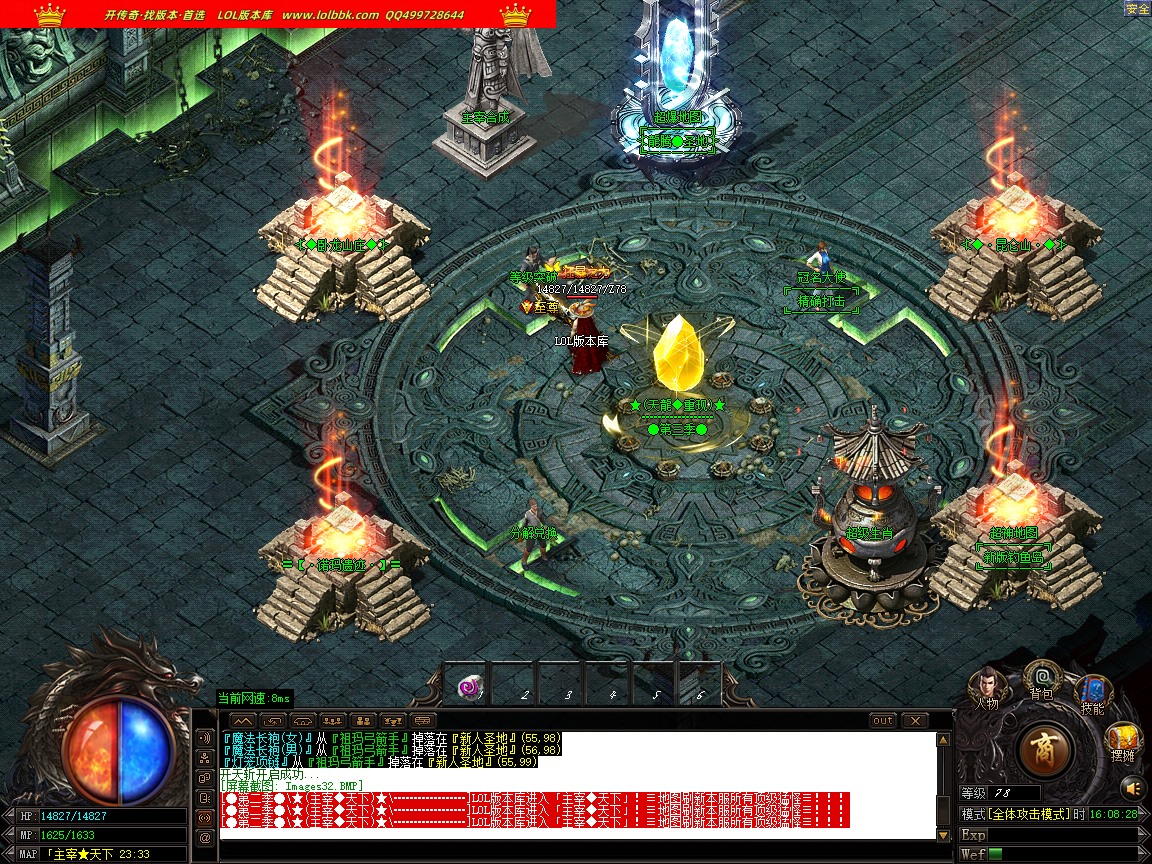Close the chat panel with the X button
1152x864 pixels.
point(914,720)
